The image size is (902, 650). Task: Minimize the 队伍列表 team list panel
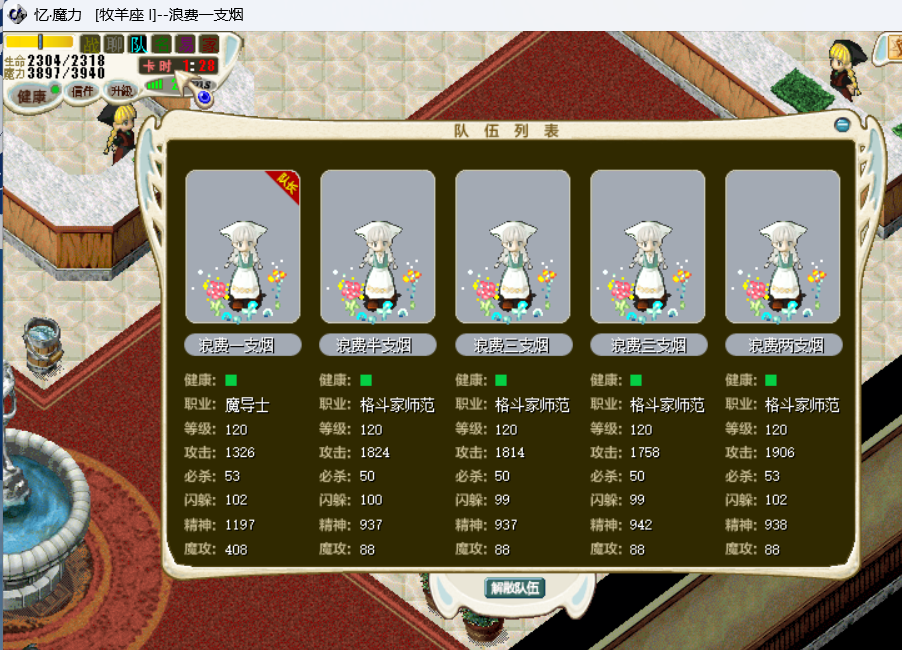[842, 125]
